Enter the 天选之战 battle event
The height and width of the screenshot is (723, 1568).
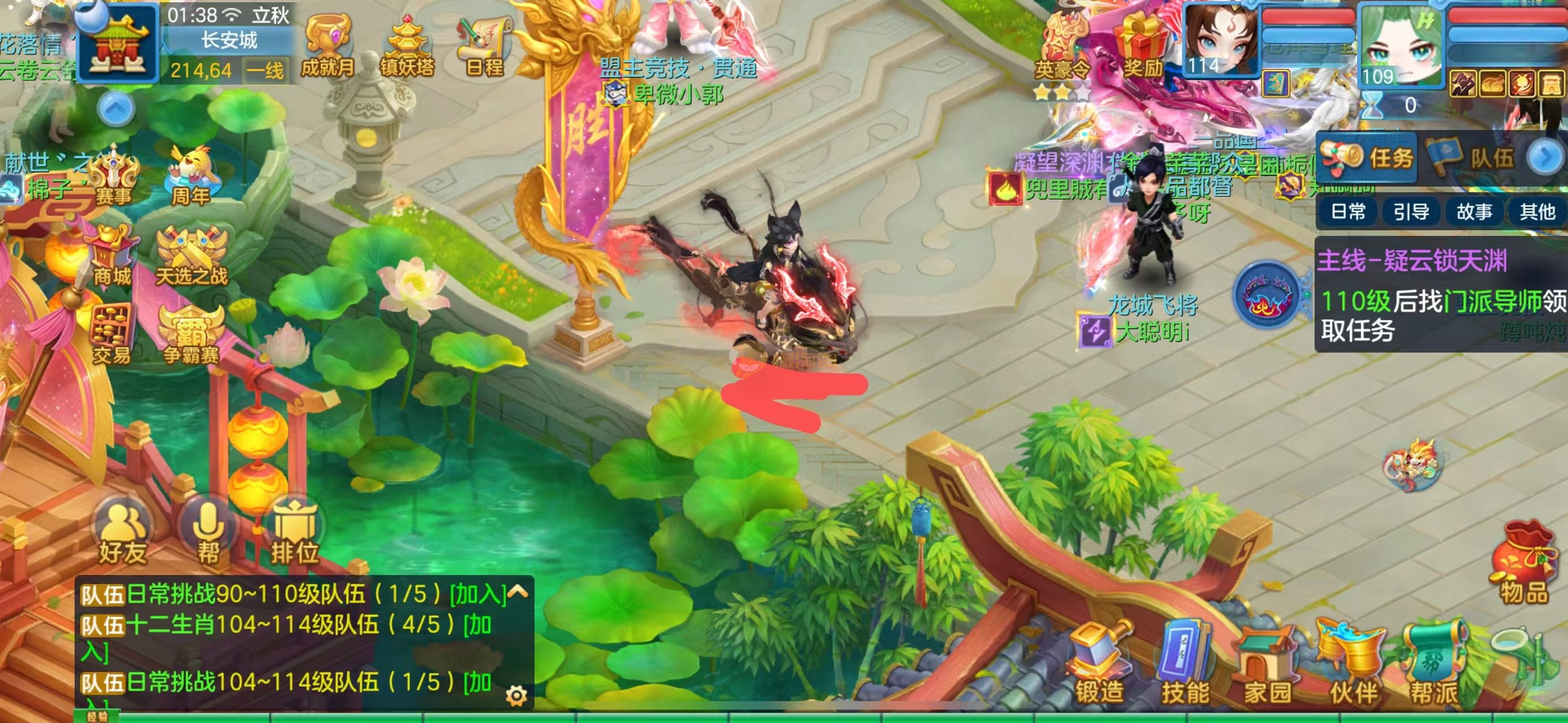tap(191, 257)
